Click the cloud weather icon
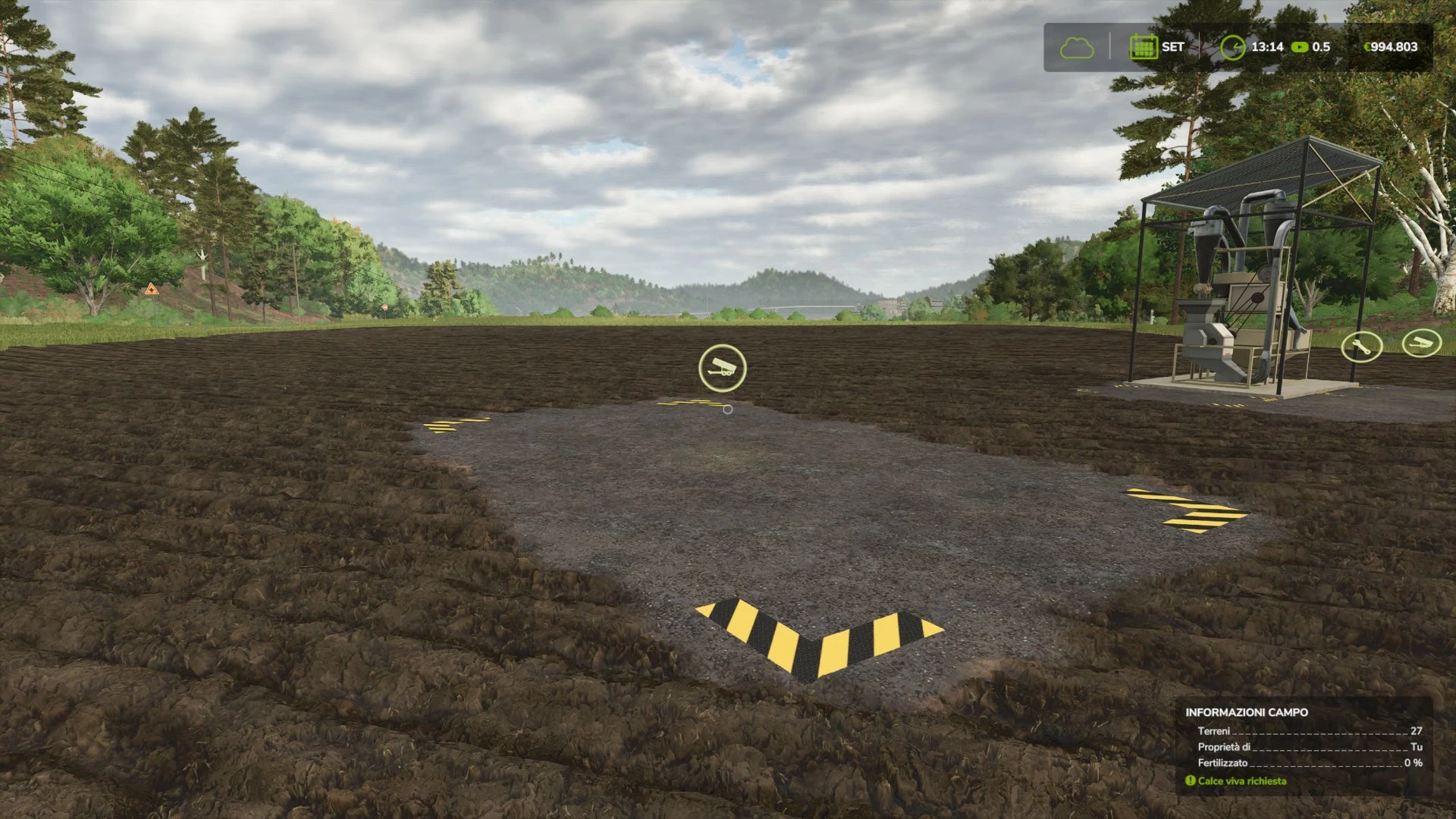This screenshot has width=1456, height=819. [1077, 48]
